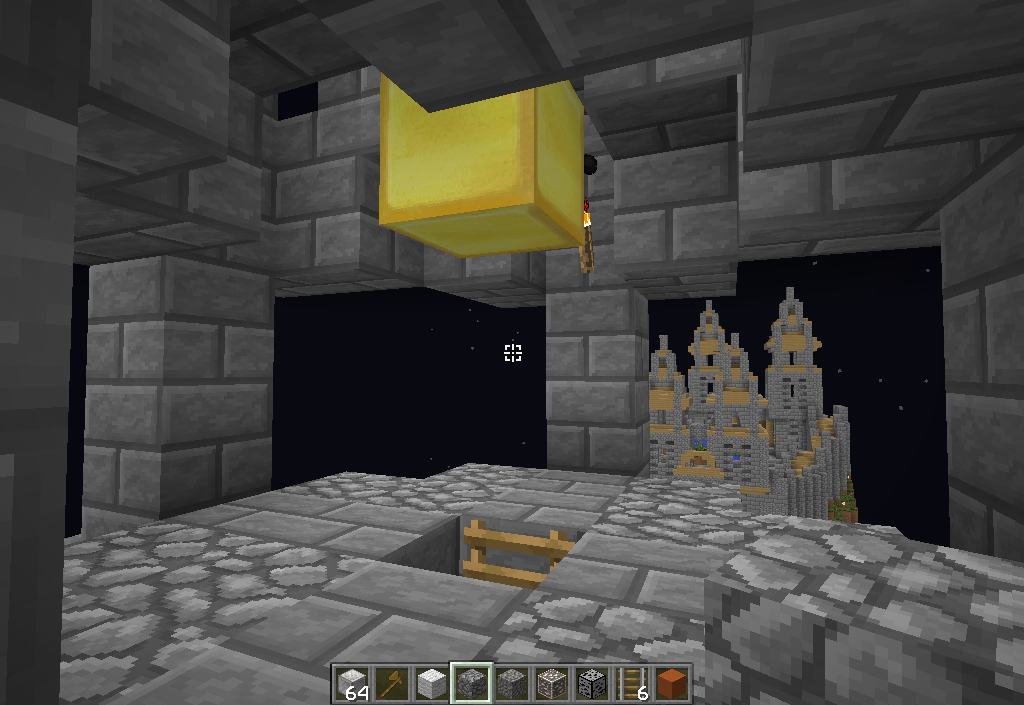Image resolution: width=1024 pixels, height=705 pixels.
Task: Pick the coal ore block slot
Action: click(591, 683)
